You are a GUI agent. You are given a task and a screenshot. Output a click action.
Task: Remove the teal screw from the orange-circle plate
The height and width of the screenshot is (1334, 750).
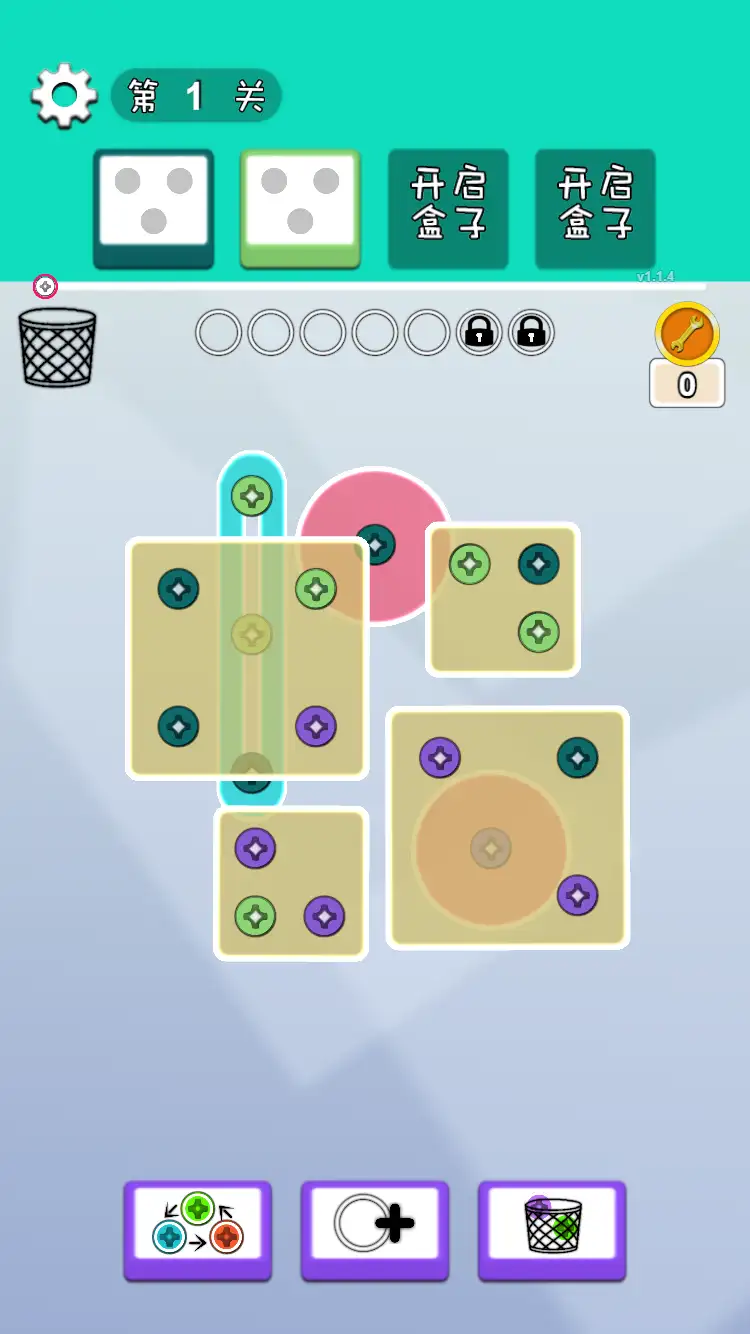pos(577,757)
